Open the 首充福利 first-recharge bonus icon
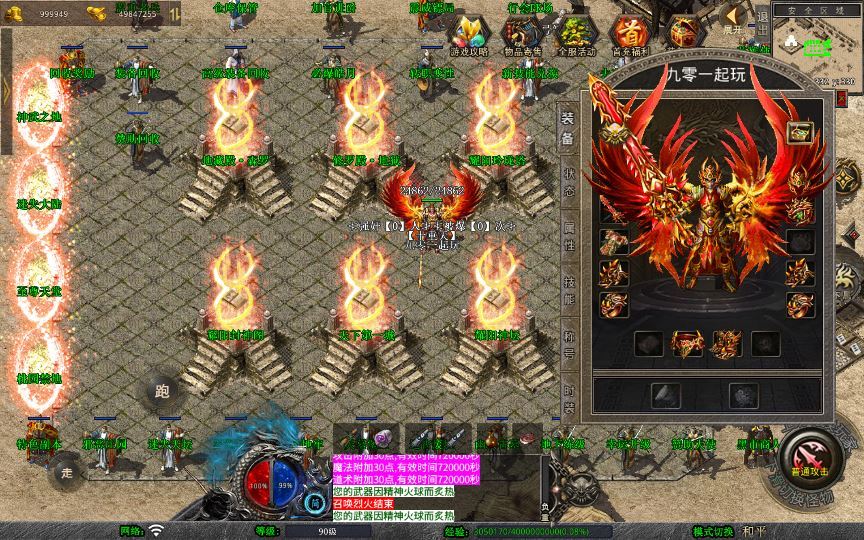 [629, 35]
